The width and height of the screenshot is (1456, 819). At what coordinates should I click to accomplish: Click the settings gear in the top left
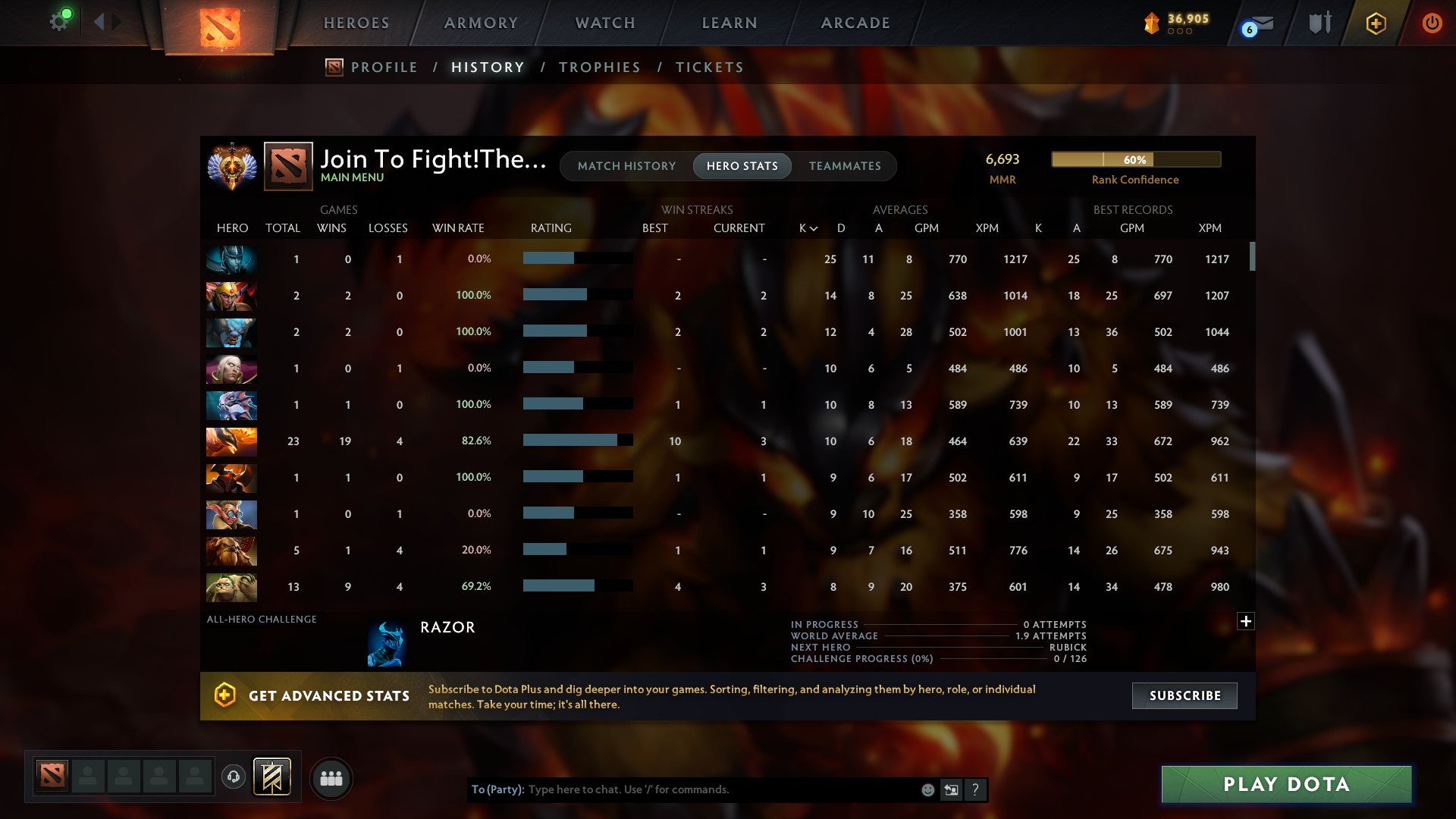point(60,20)
